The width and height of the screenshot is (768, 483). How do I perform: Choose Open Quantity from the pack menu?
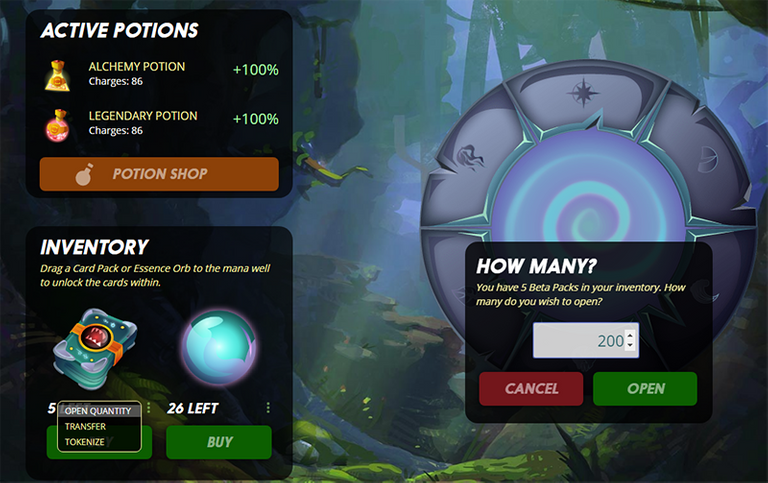[98, 411]
